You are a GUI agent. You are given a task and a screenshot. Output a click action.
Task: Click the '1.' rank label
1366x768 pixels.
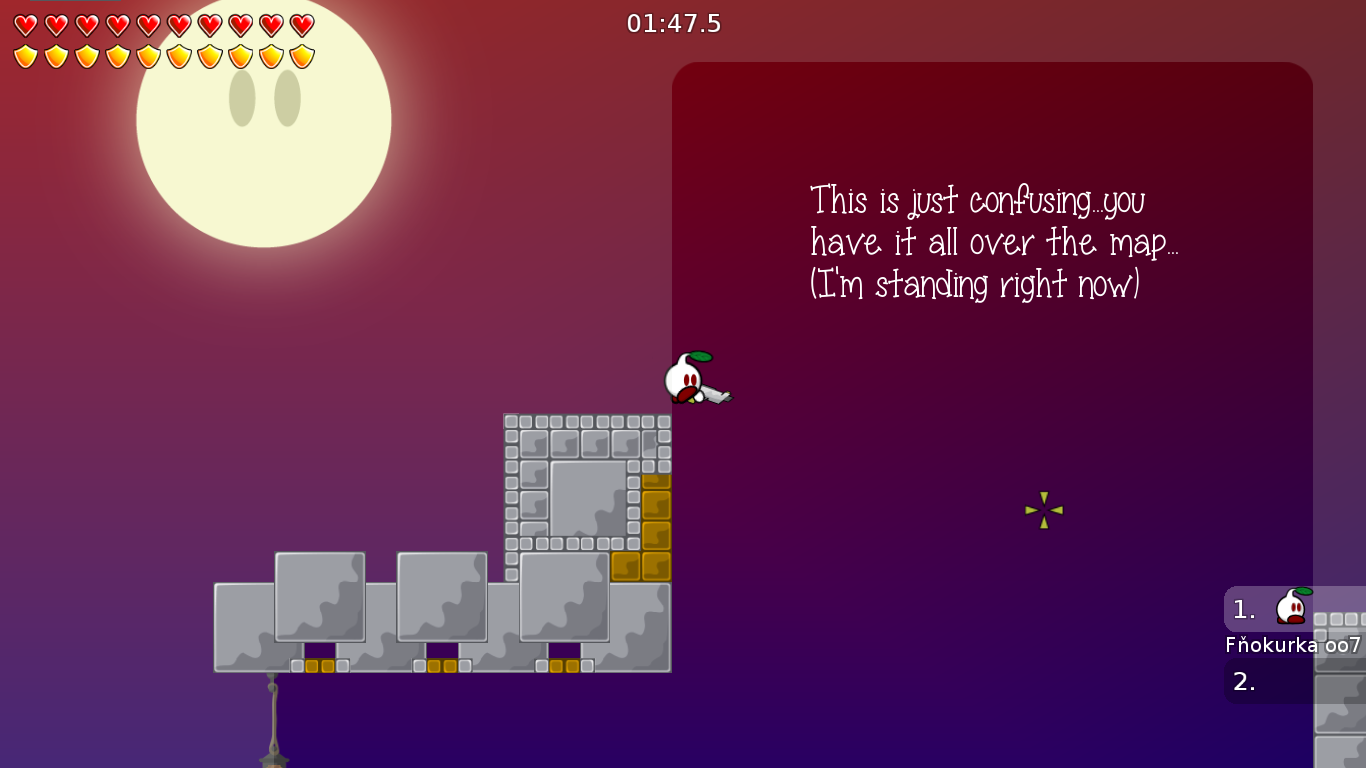tap(1243, 608)
